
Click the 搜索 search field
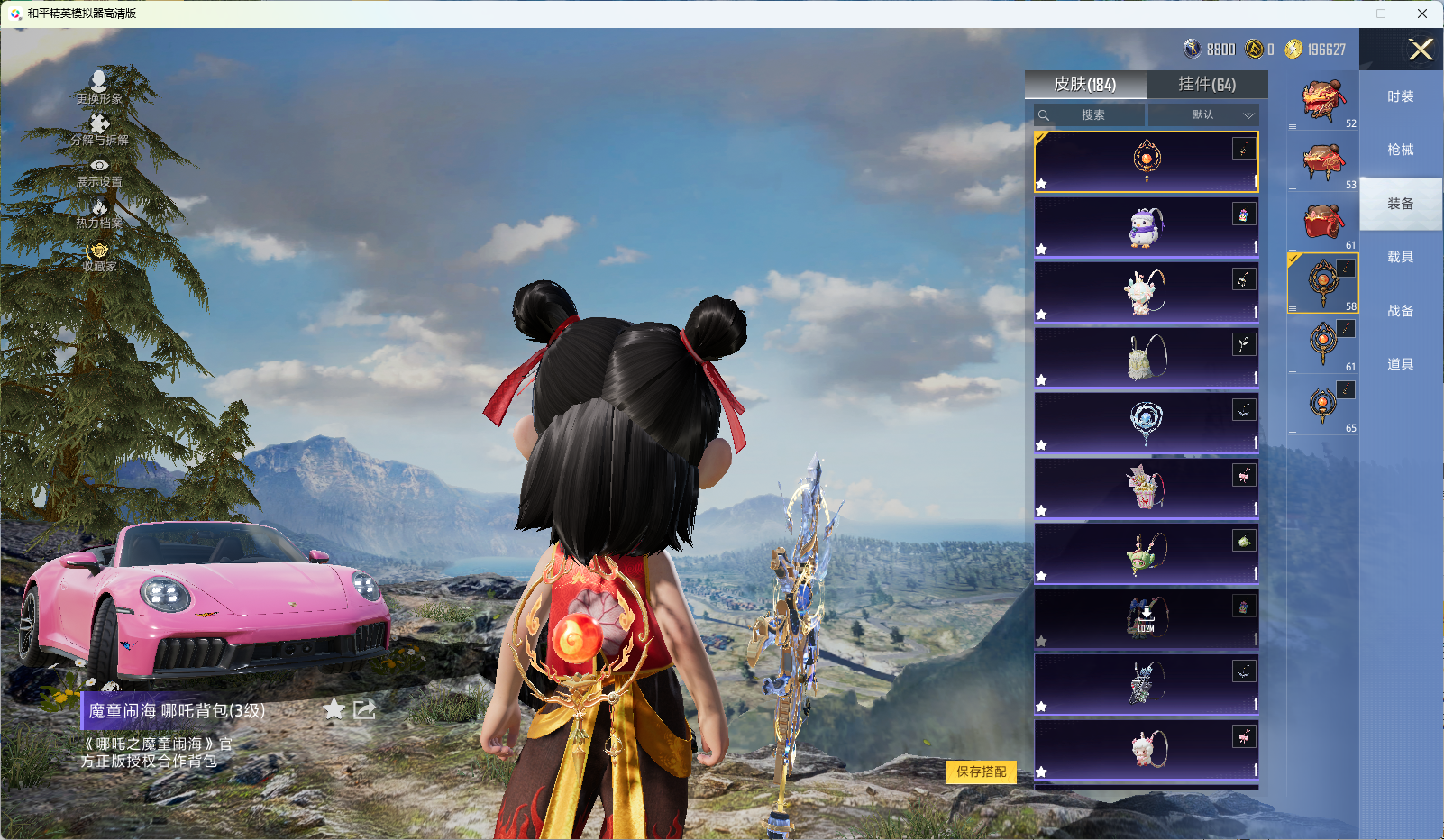pos(1092,115)
